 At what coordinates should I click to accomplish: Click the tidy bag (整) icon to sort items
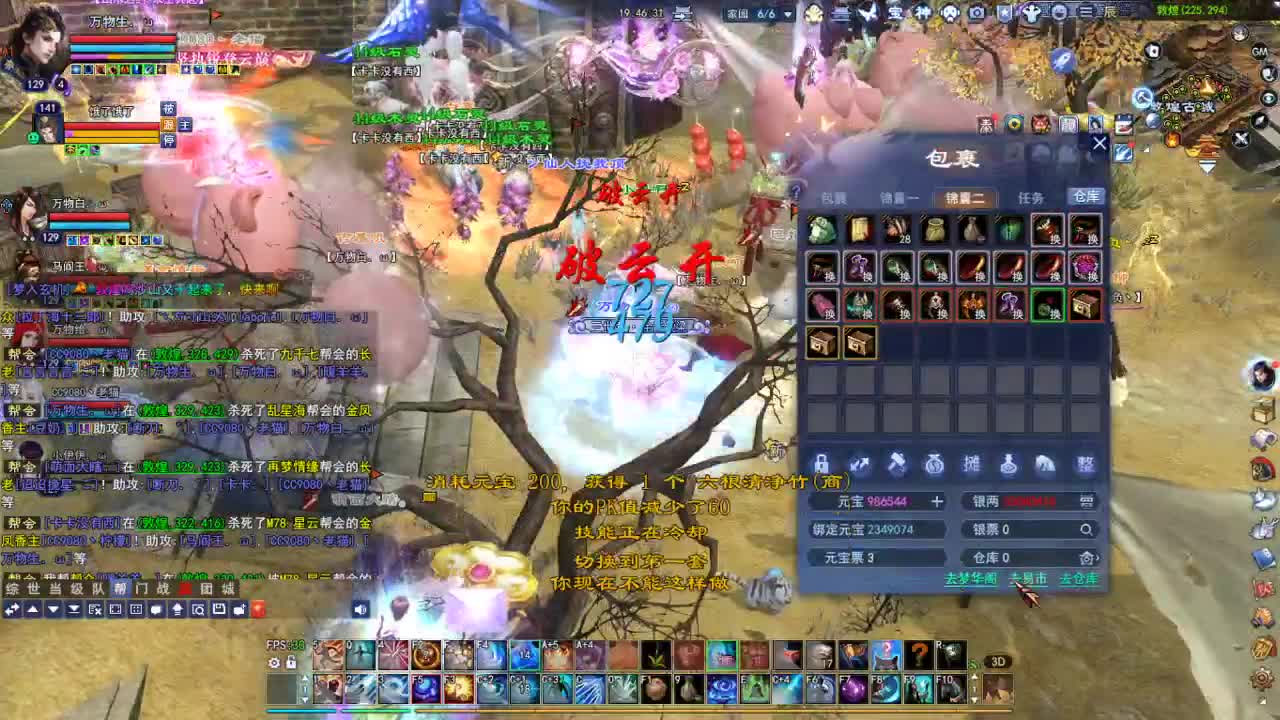(1086, 463)
